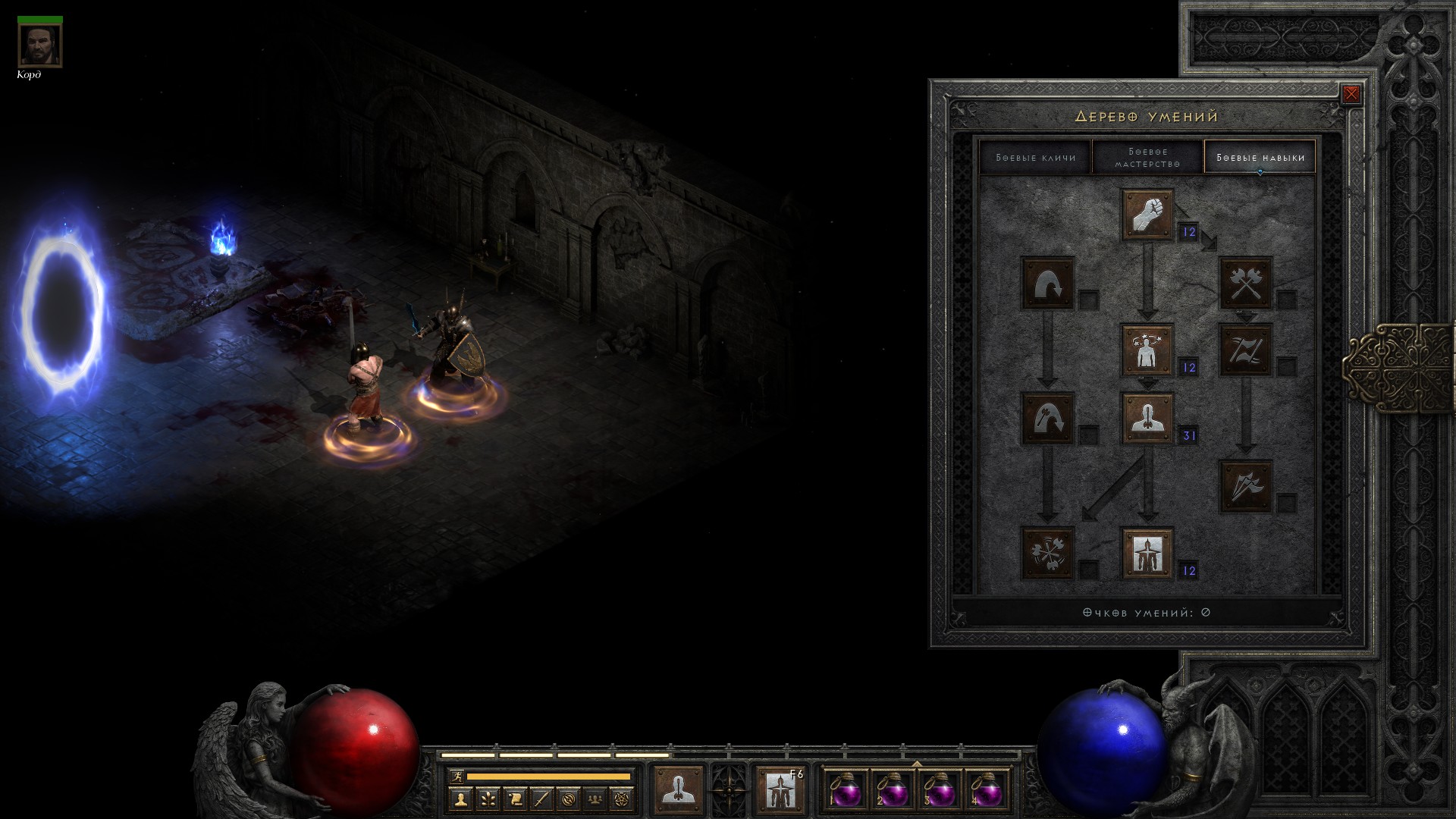
Task: Select the Боевые навыки tab
Action: [1260, 157]
